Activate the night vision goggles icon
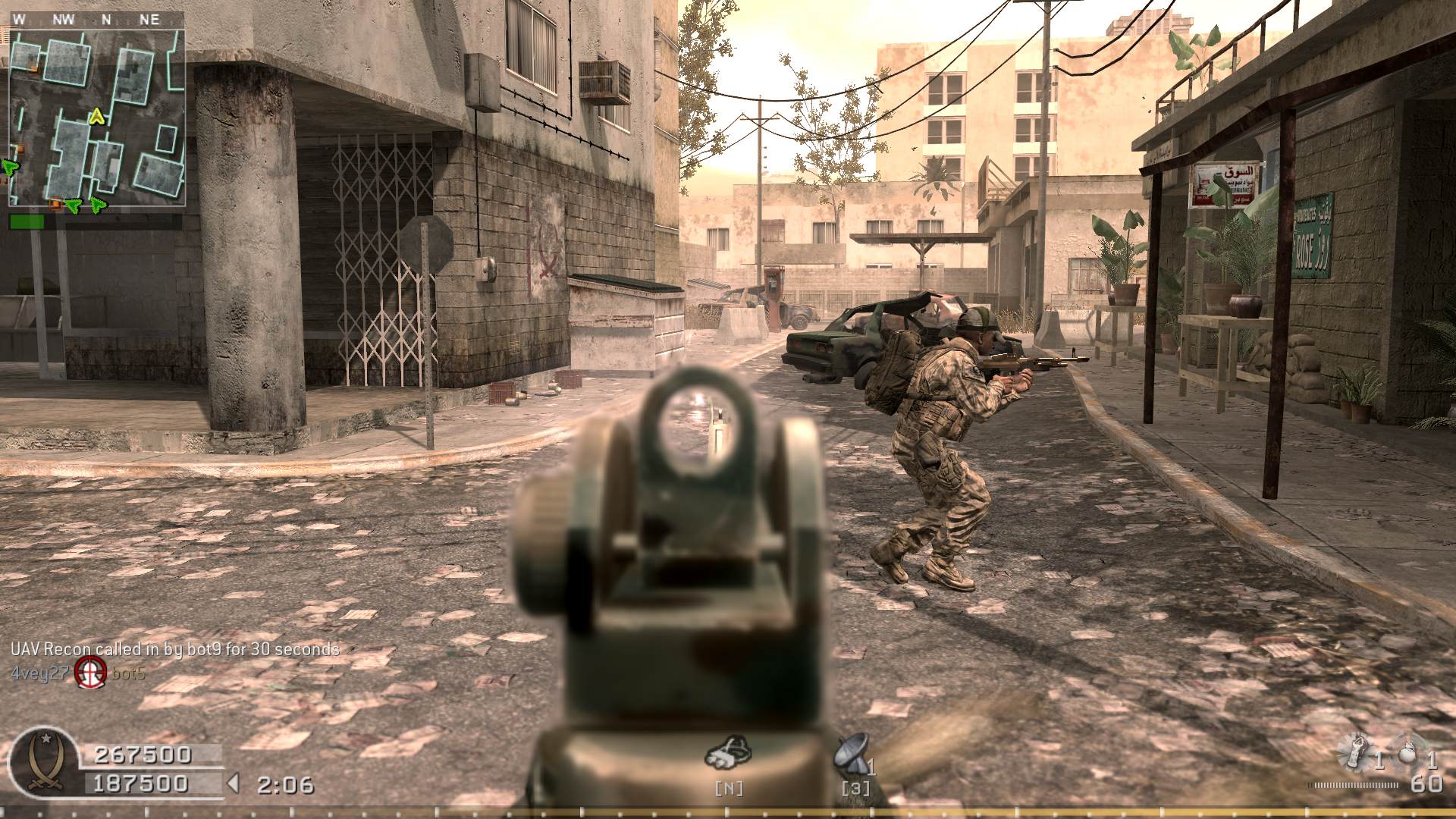This screenshot has width=1456, height=819. point(727,753)
